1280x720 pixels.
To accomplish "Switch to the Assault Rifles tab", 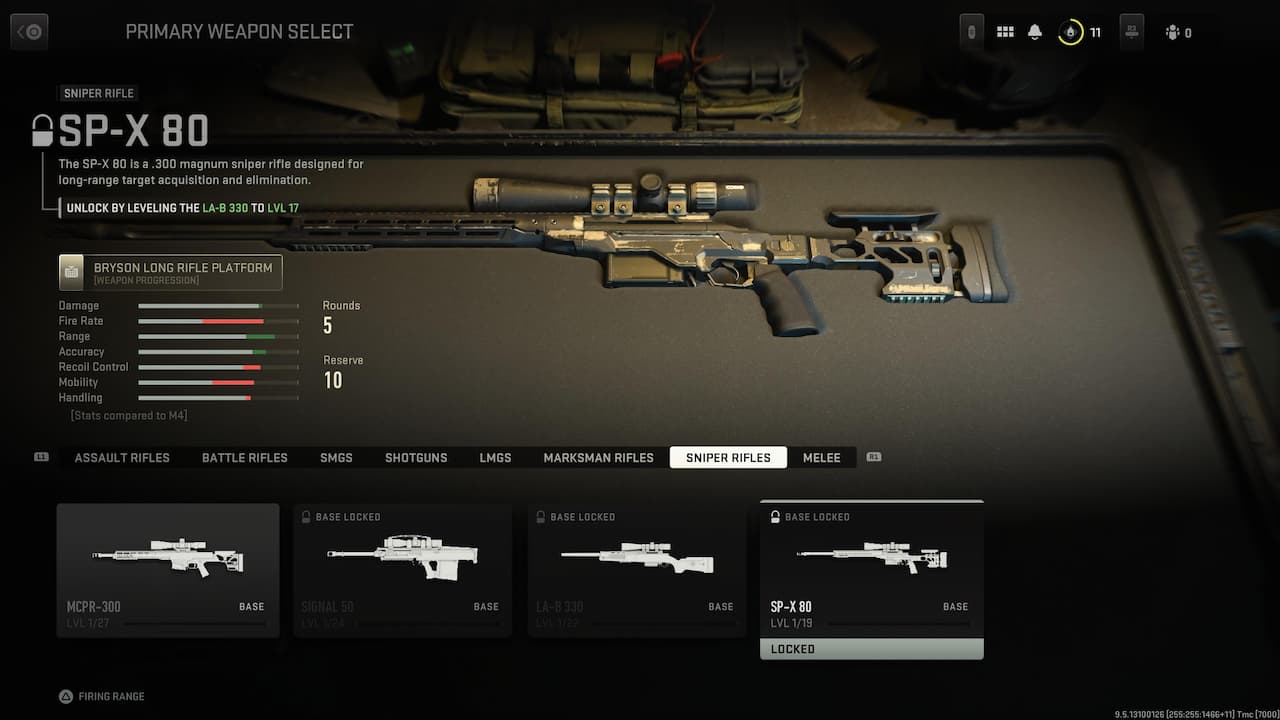I will point(122,457).
